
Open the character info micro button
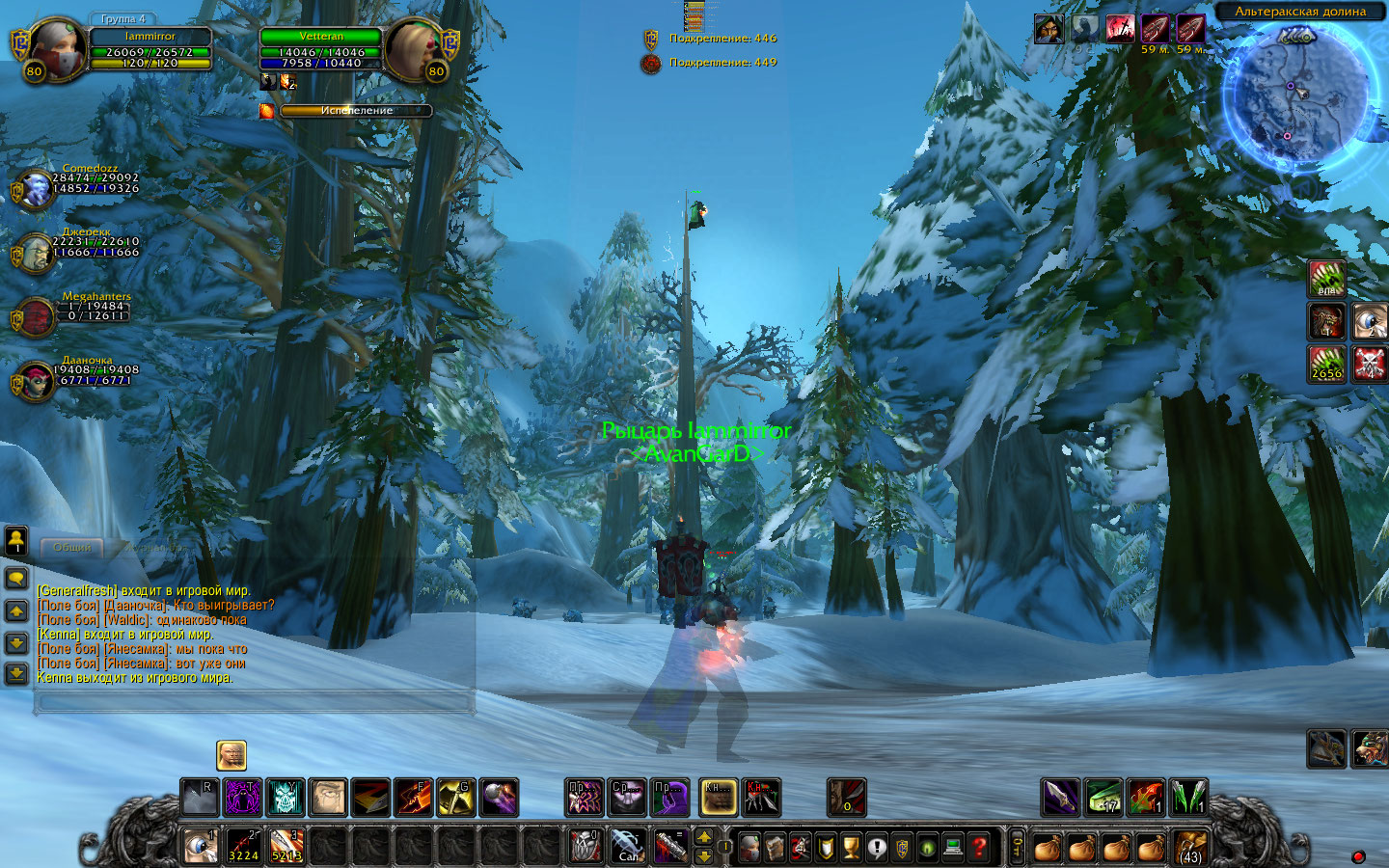point(749,847)
